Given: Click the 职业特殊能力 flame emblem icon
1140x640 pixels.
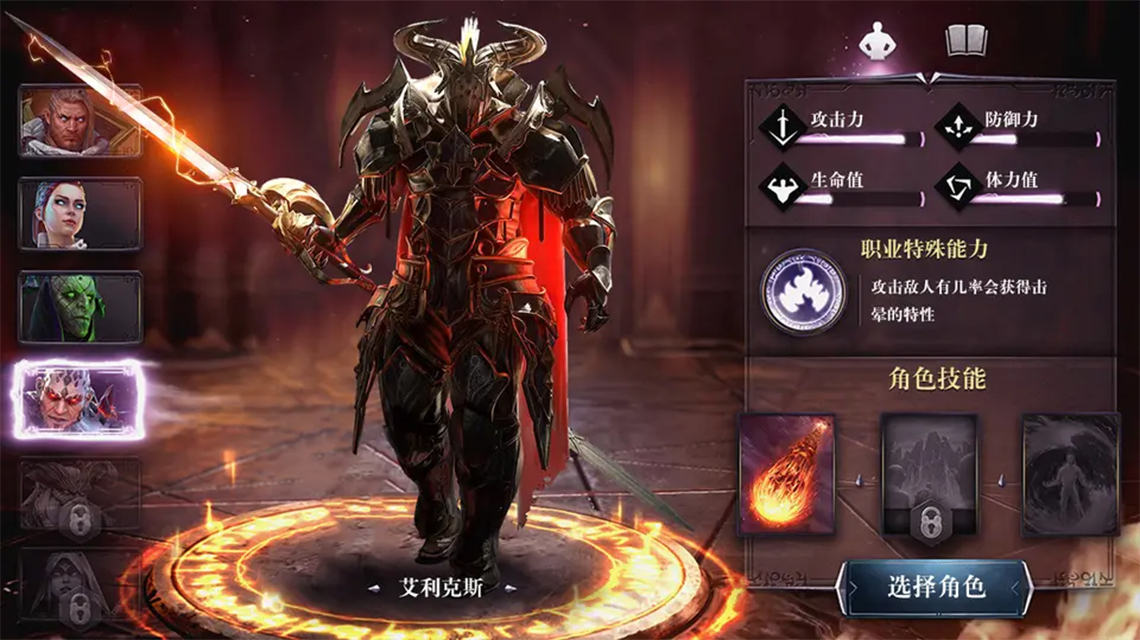Looking at the screenshot, I should (801, 292).
